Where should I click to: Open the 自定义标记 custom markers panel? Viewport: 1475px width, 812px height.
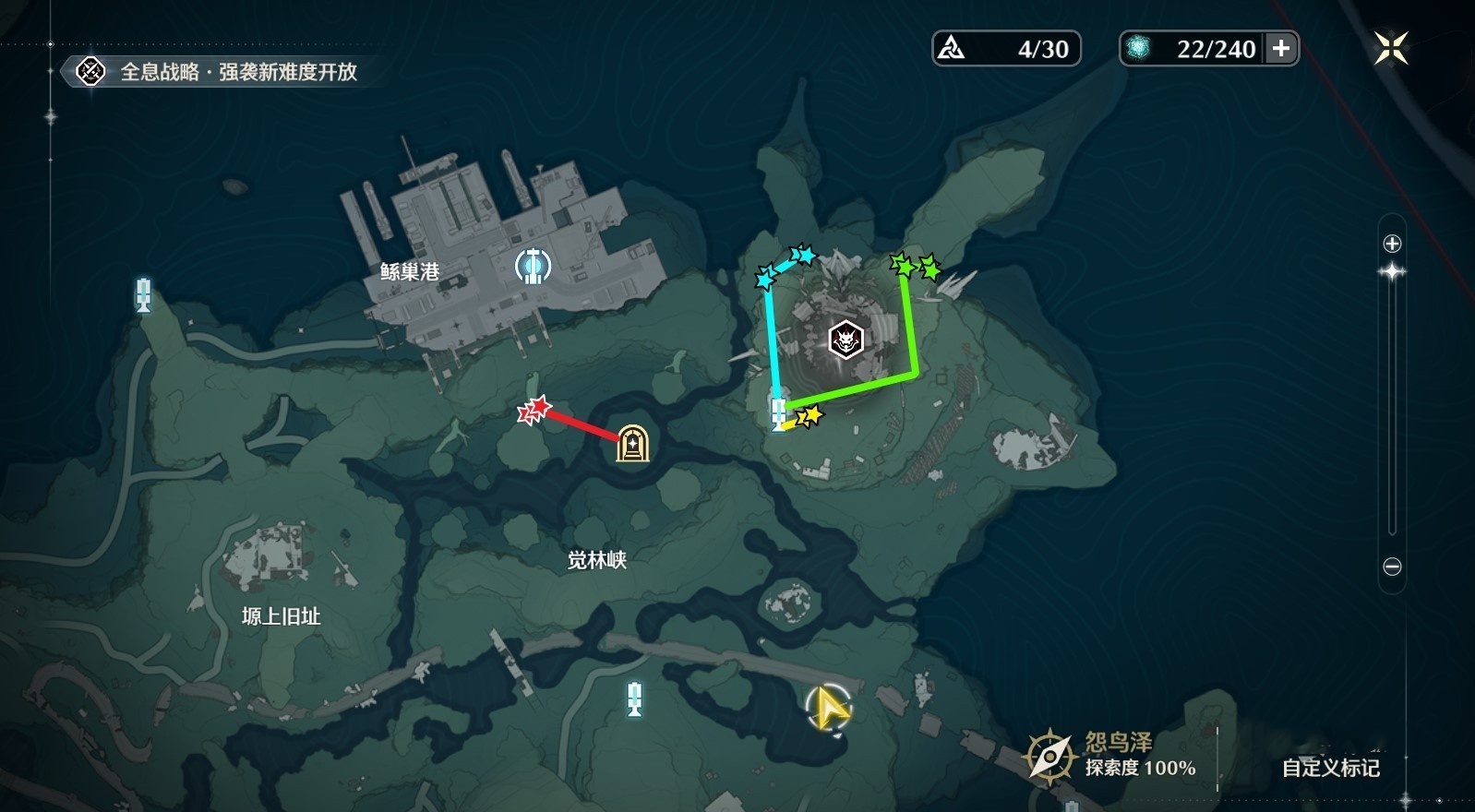1330,768
